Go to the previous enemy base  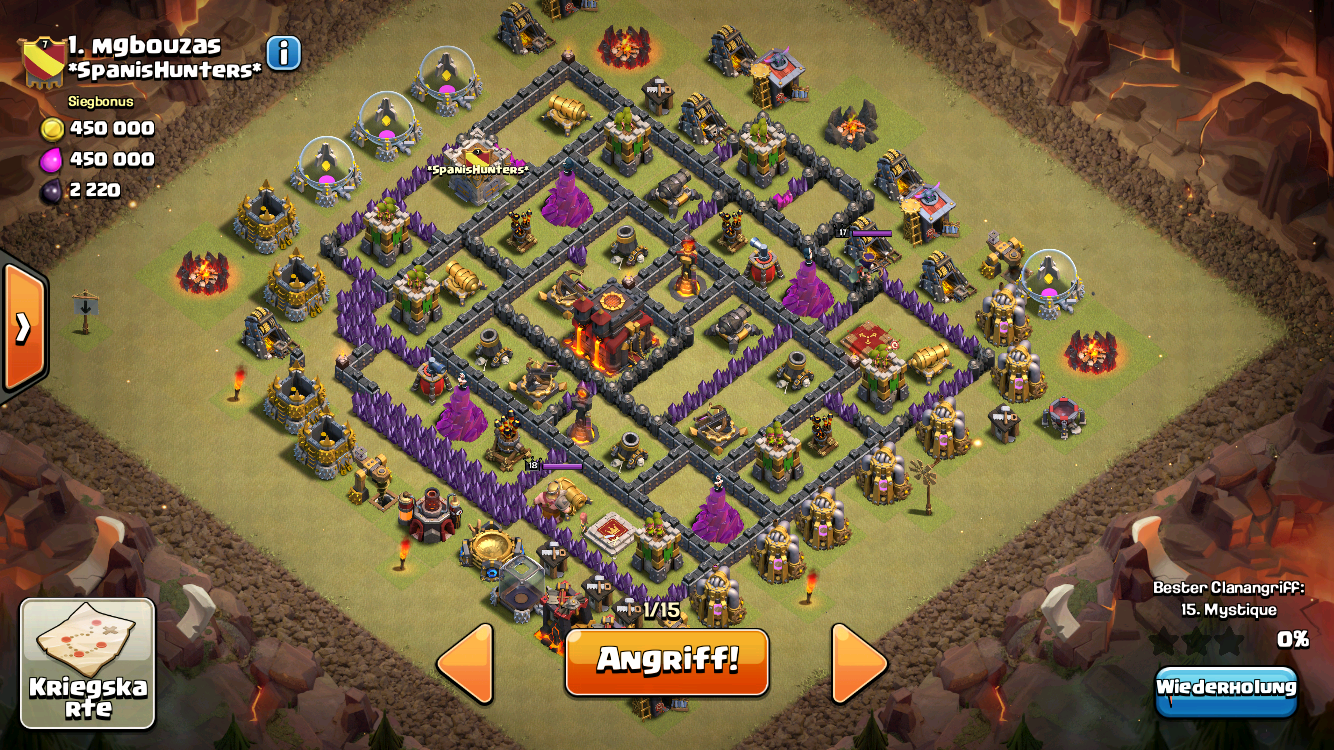pyautogui.click(x=466, y=662)
